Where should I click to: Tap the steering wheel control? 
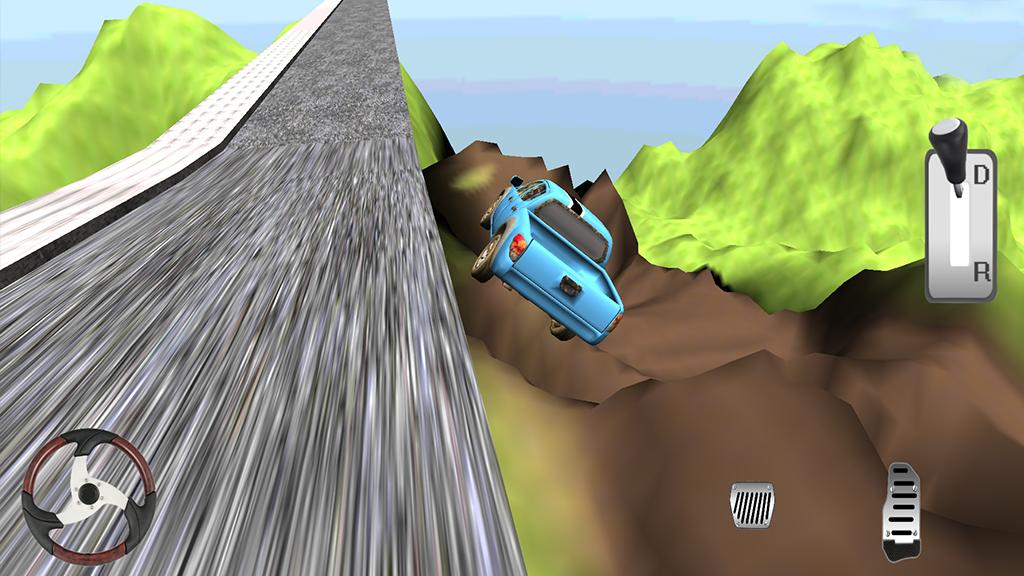(x=89, y=494)
